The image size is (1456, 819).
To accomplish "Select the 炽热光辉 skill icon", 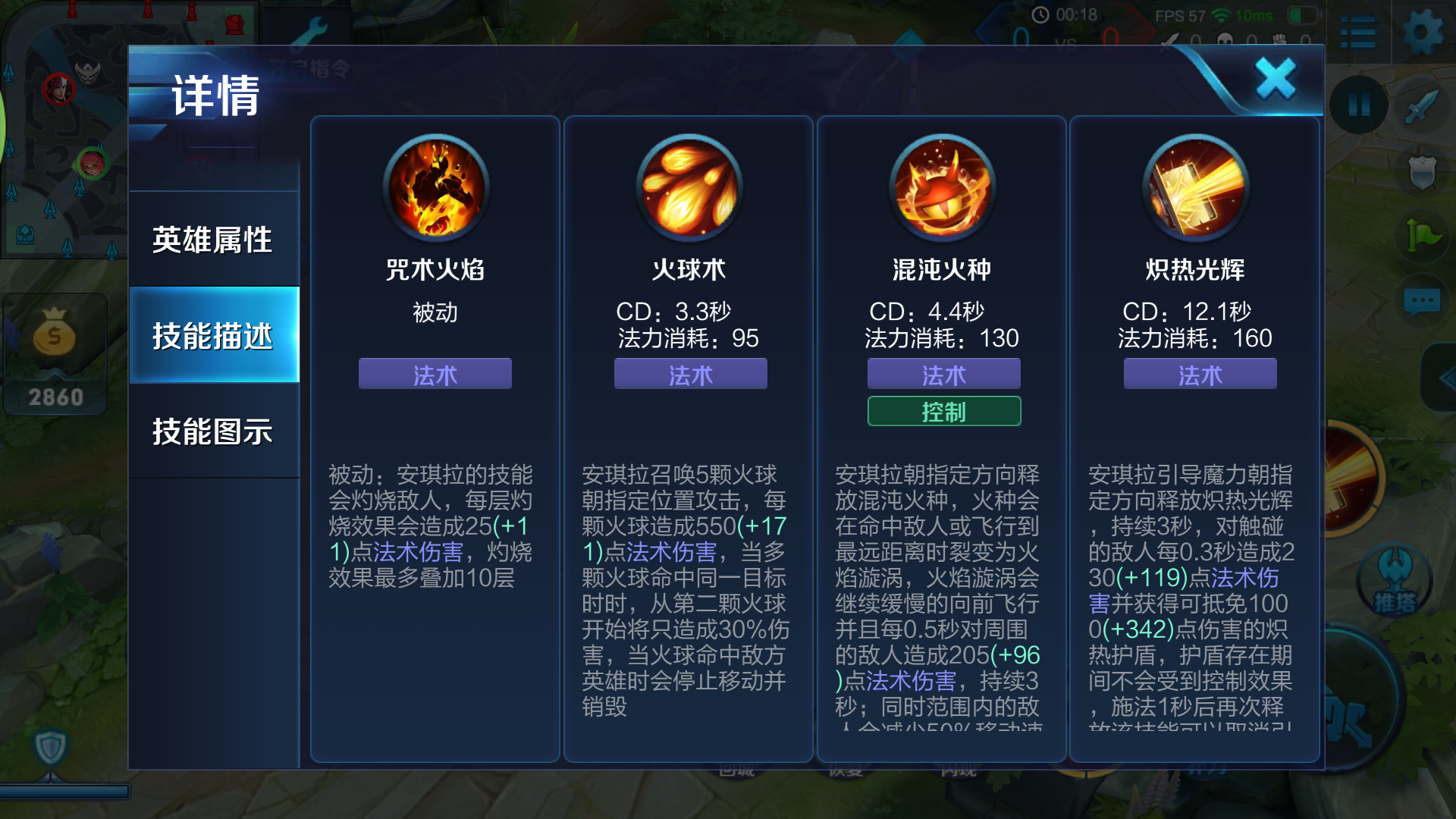I will (1196, 187).
